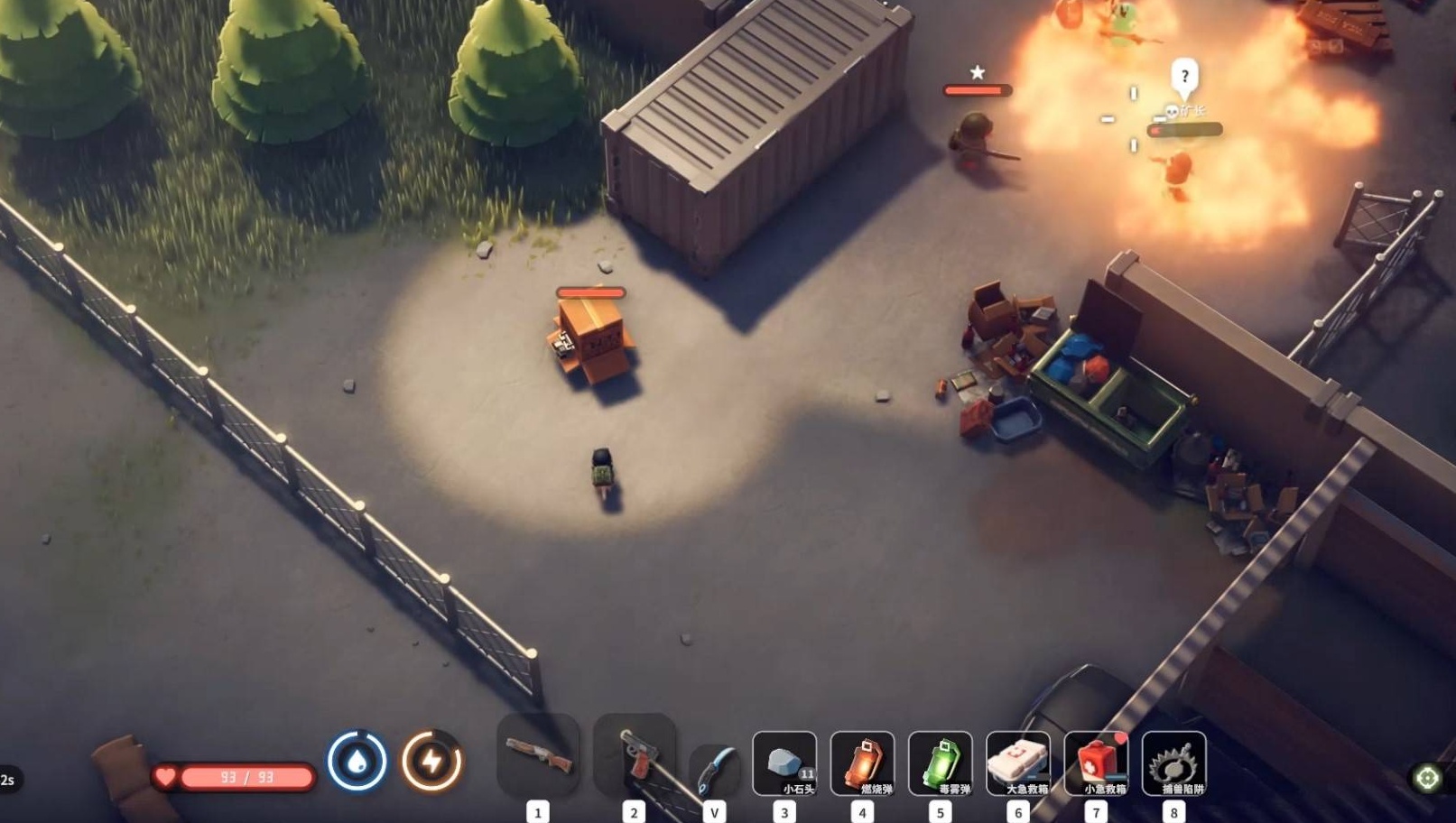Click the blue water drop icon
This screenshot has height=823, width=1456.
(357, 762)
